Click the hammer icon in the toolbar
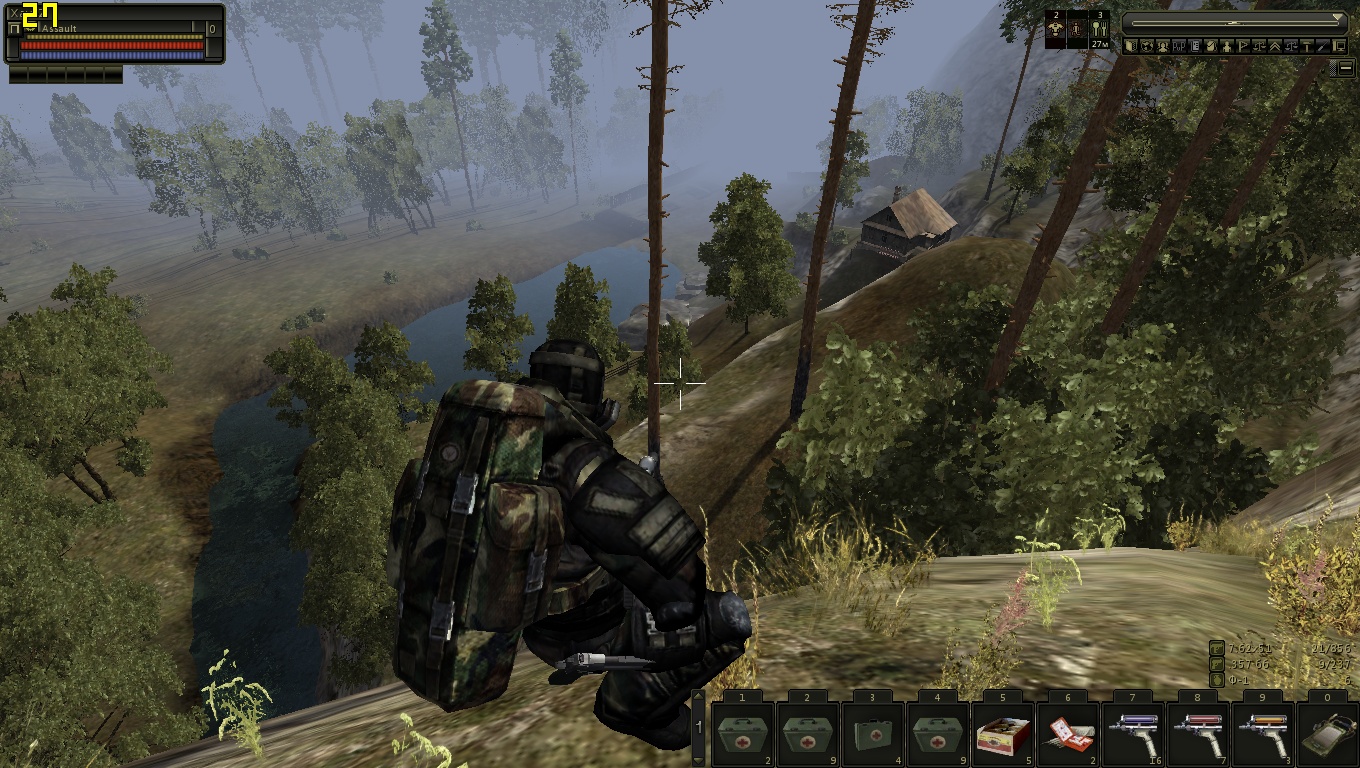The height and width of the screenshot is (768, 1360). [1307, 46]
